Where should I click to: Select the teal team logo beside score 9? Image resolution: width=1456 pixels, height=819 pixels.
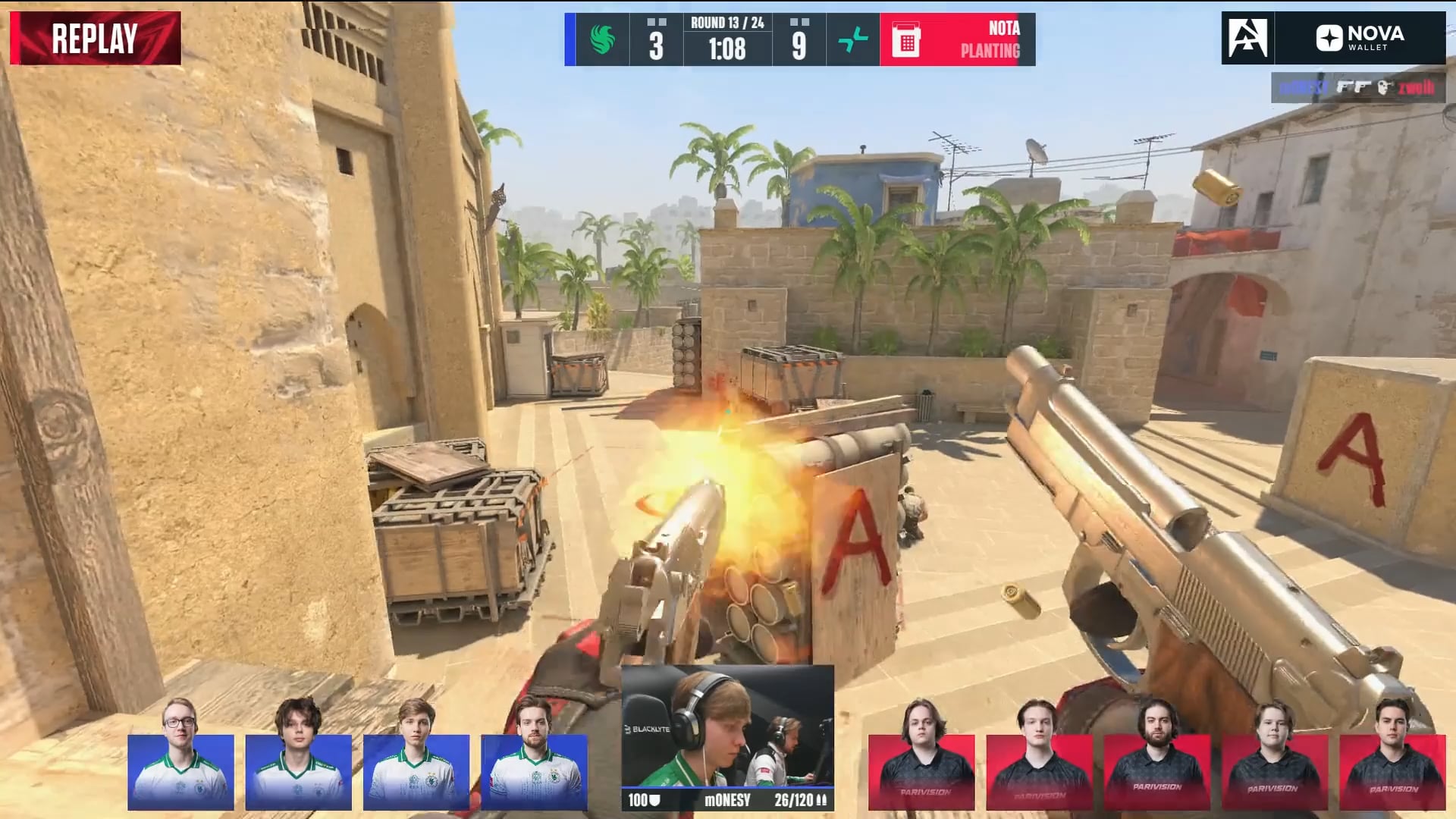click(x=853, y=39)
